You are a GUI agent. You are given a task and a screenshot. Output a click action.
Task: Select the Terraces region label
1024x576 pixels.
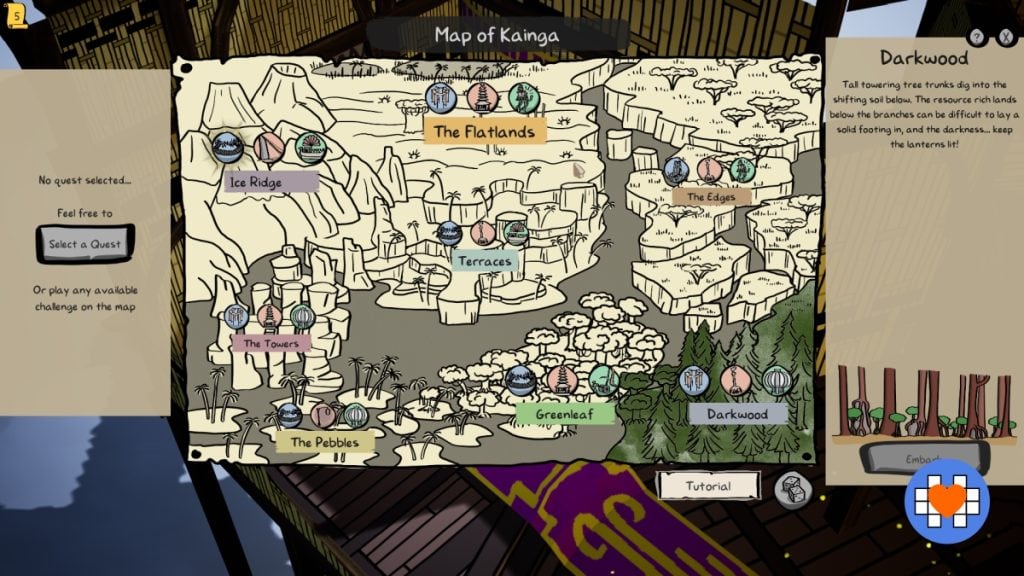pyautogui.click(x=486, y=261)
